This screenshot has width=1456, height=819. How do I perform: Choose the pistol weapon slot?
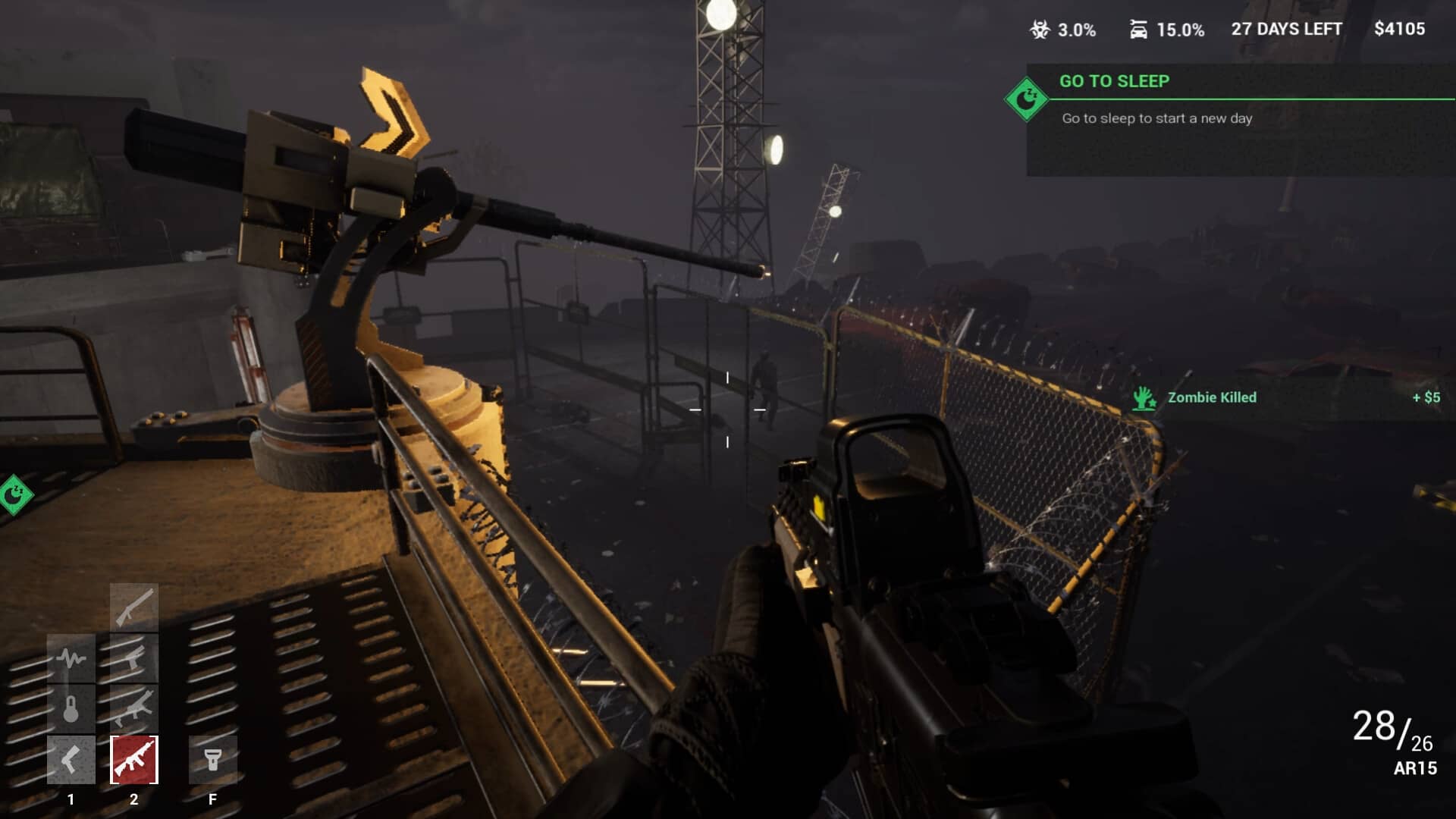point(134,657)
